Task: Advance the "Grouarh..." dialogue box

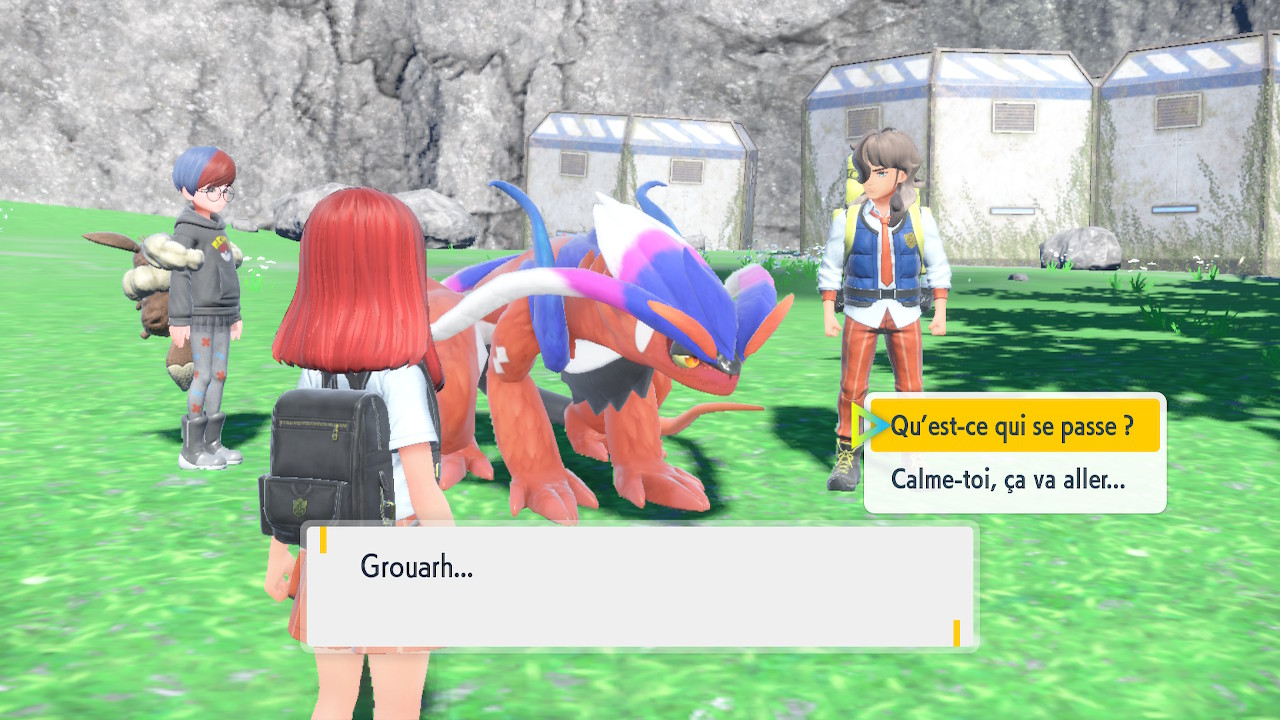Action: pyautogui.click(x=639, y=587)
